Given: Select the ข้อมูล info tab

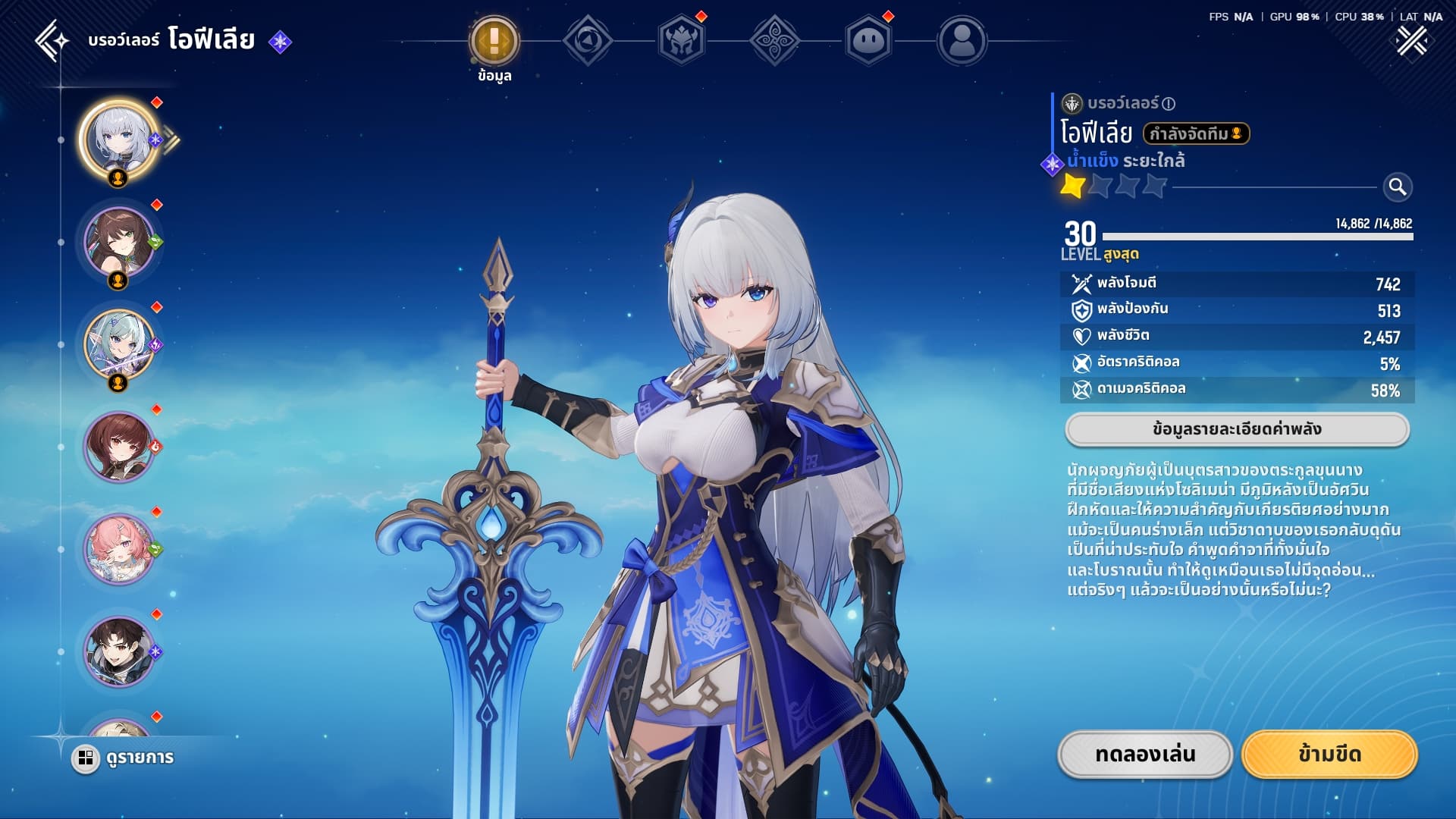Looking at the screenshot, I should click(x=494, y=41).
